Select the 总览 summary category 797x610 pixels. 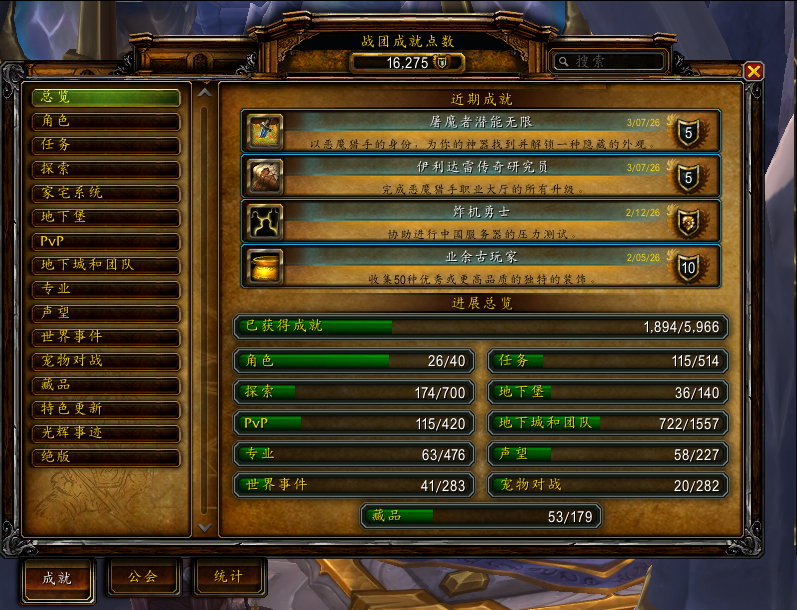tap(106, 98)
